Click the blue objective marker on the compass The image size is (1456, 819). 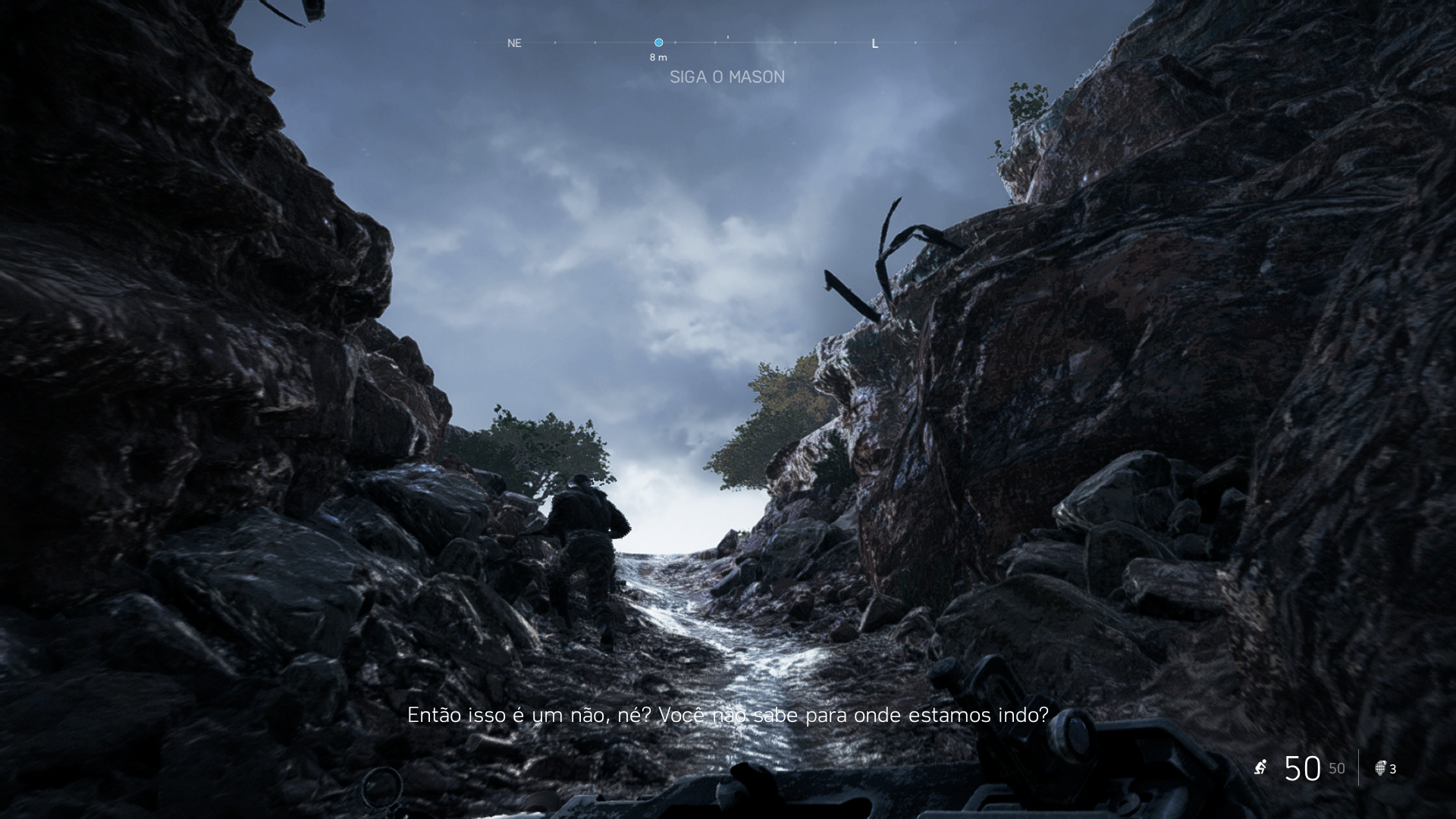click(x=658, y=42)
